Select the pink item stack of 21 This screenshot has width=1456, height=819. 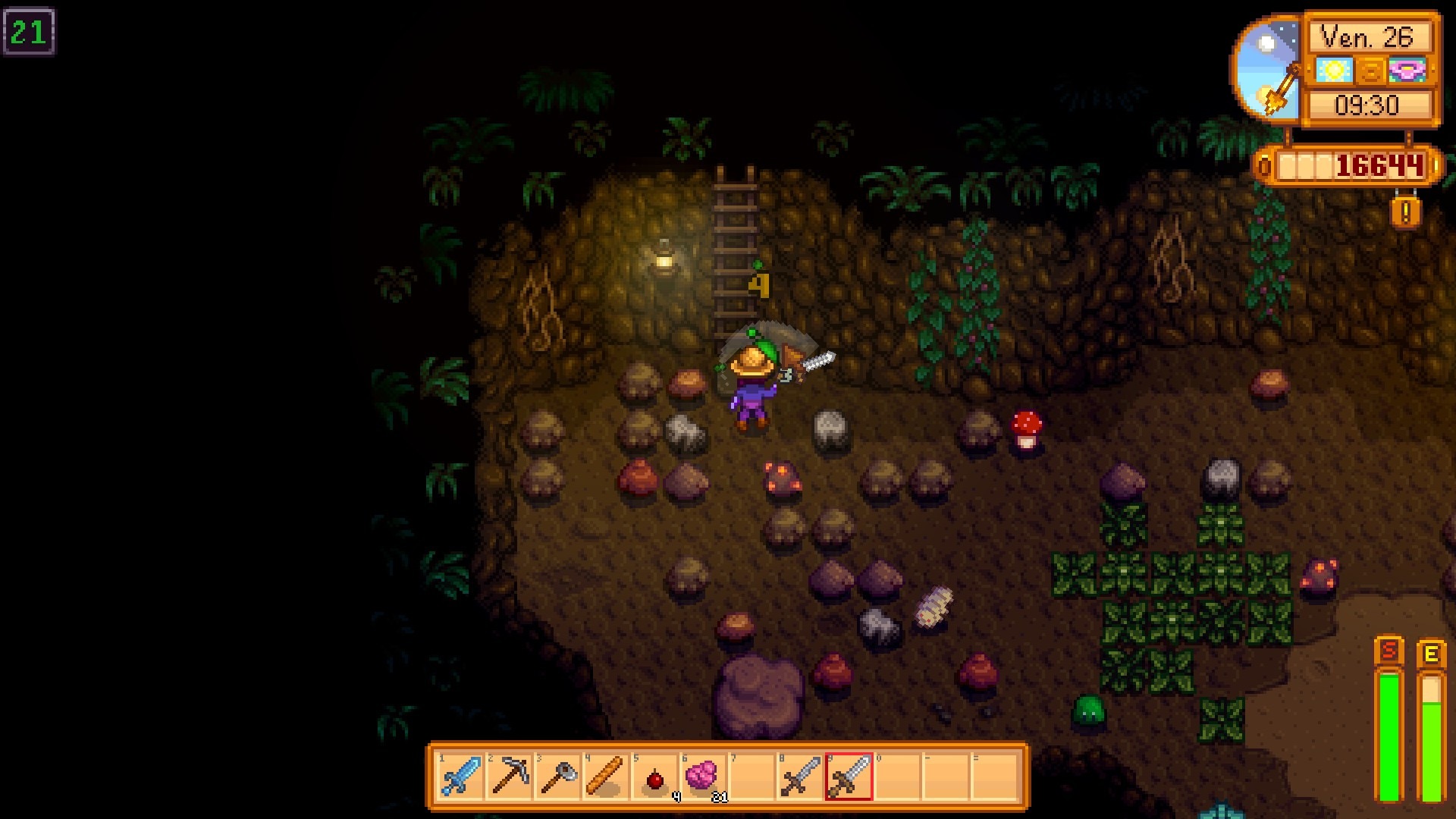pos(703,777)
